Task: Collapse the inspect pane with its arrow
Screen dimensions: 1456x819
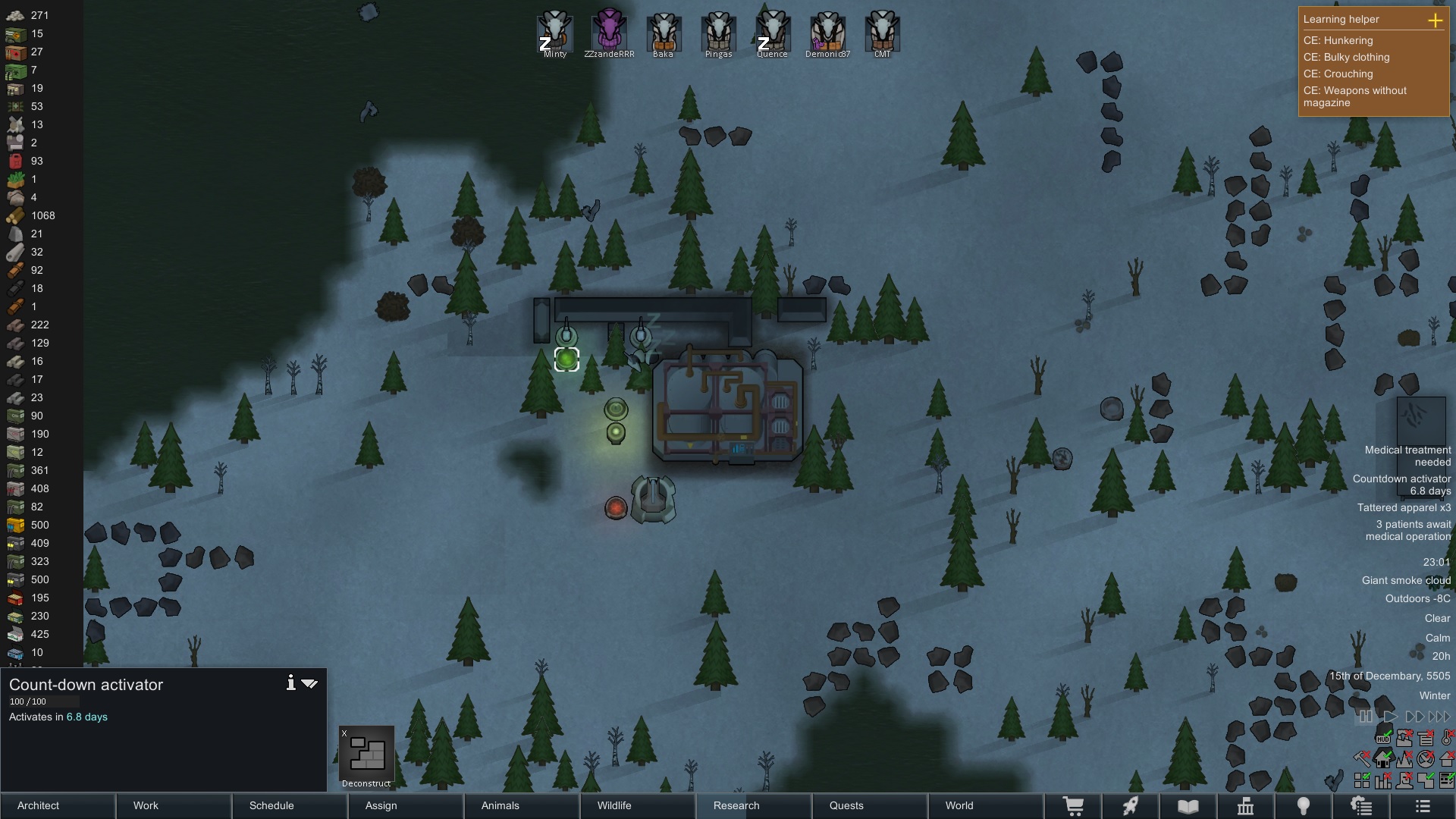Action: pyautogui.click(x=310, y=682)
